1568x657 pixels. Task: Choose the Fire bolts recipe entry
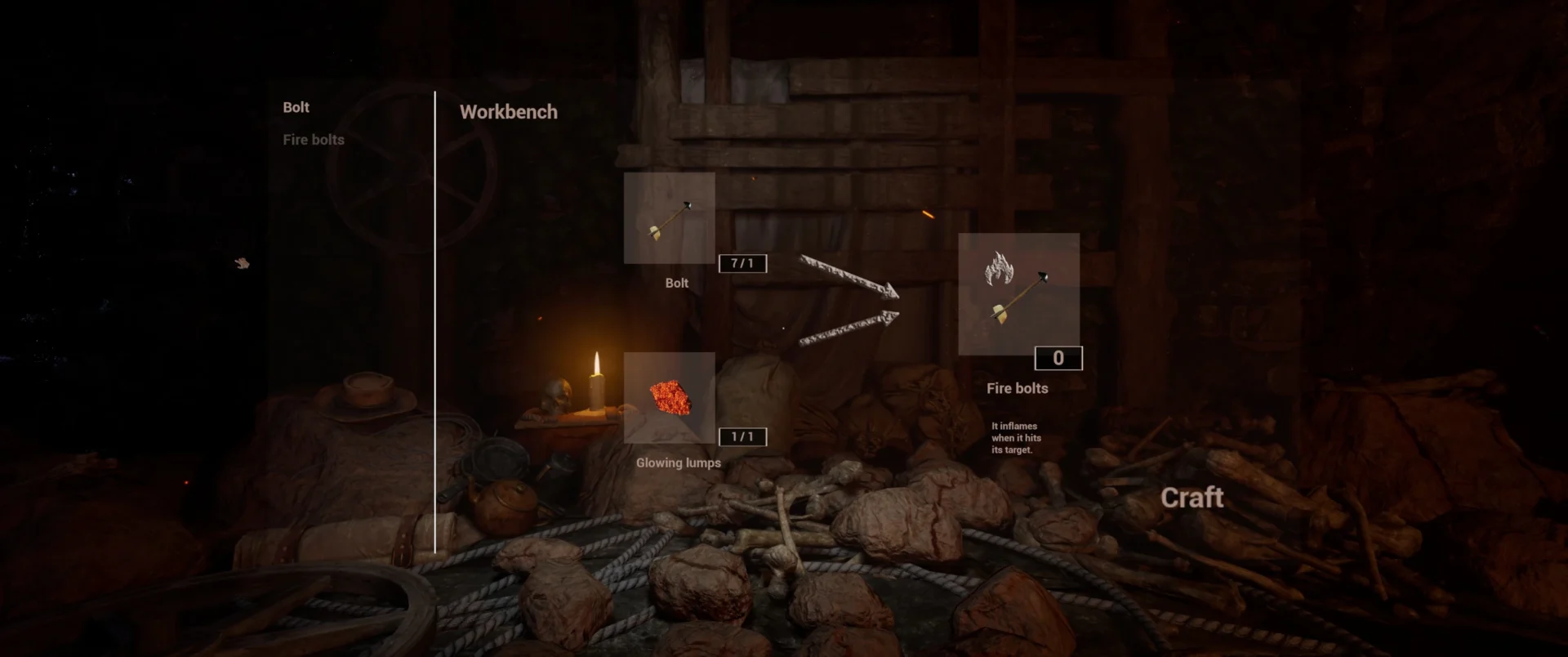click(x=313, y=140)
